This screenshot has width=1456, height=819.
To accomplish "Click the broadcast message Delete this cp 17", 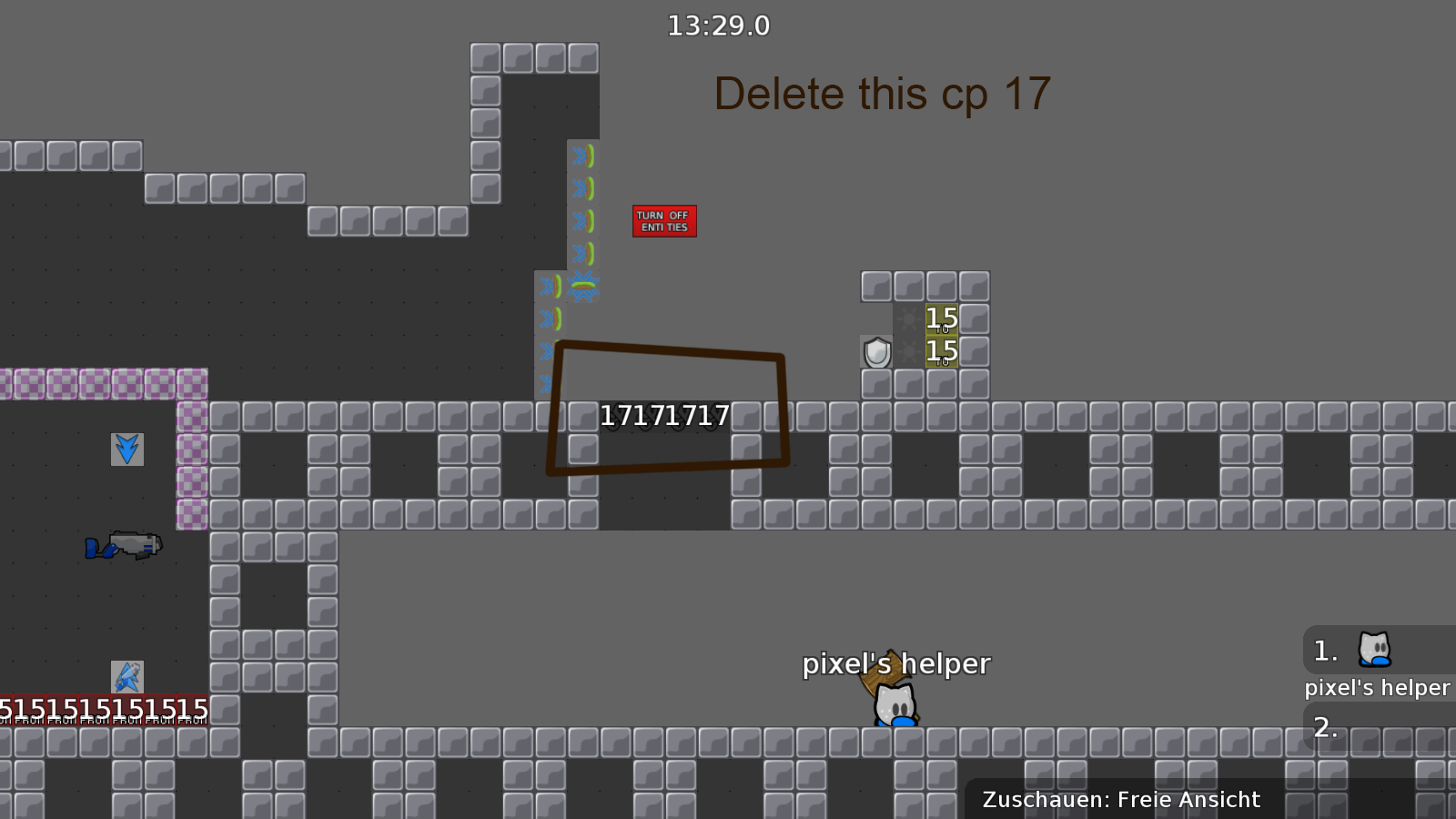I will [882, 92].
